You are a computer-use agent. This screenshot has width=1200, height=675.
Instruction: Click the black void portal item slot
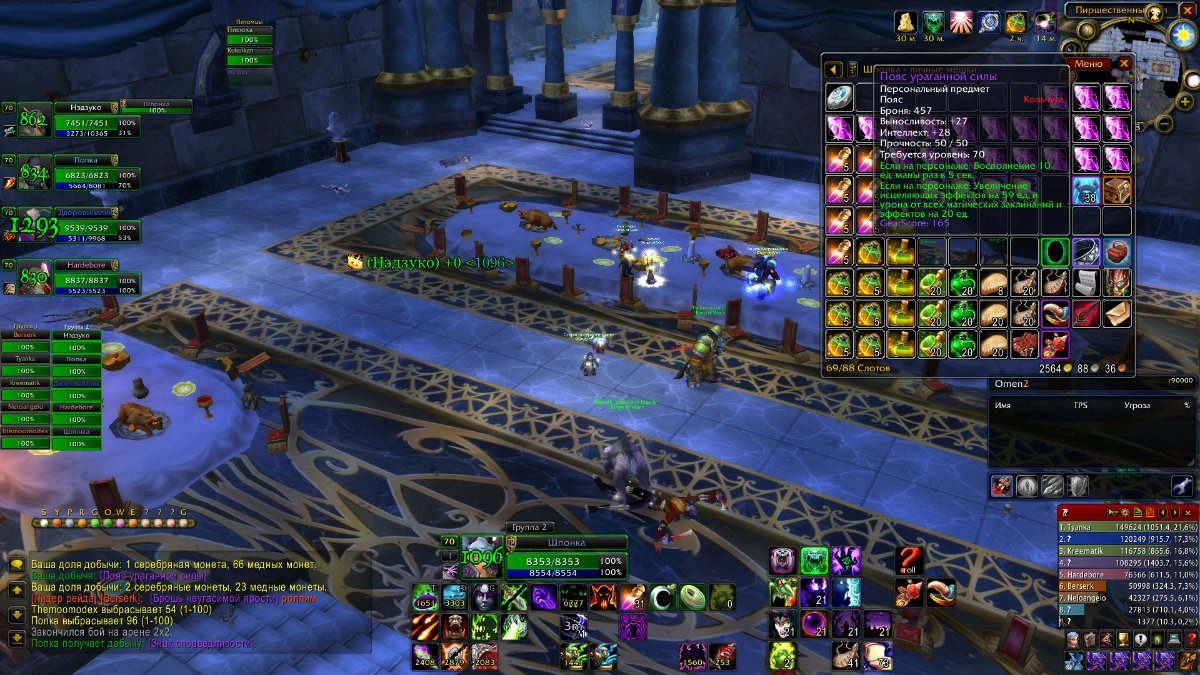1055,251
